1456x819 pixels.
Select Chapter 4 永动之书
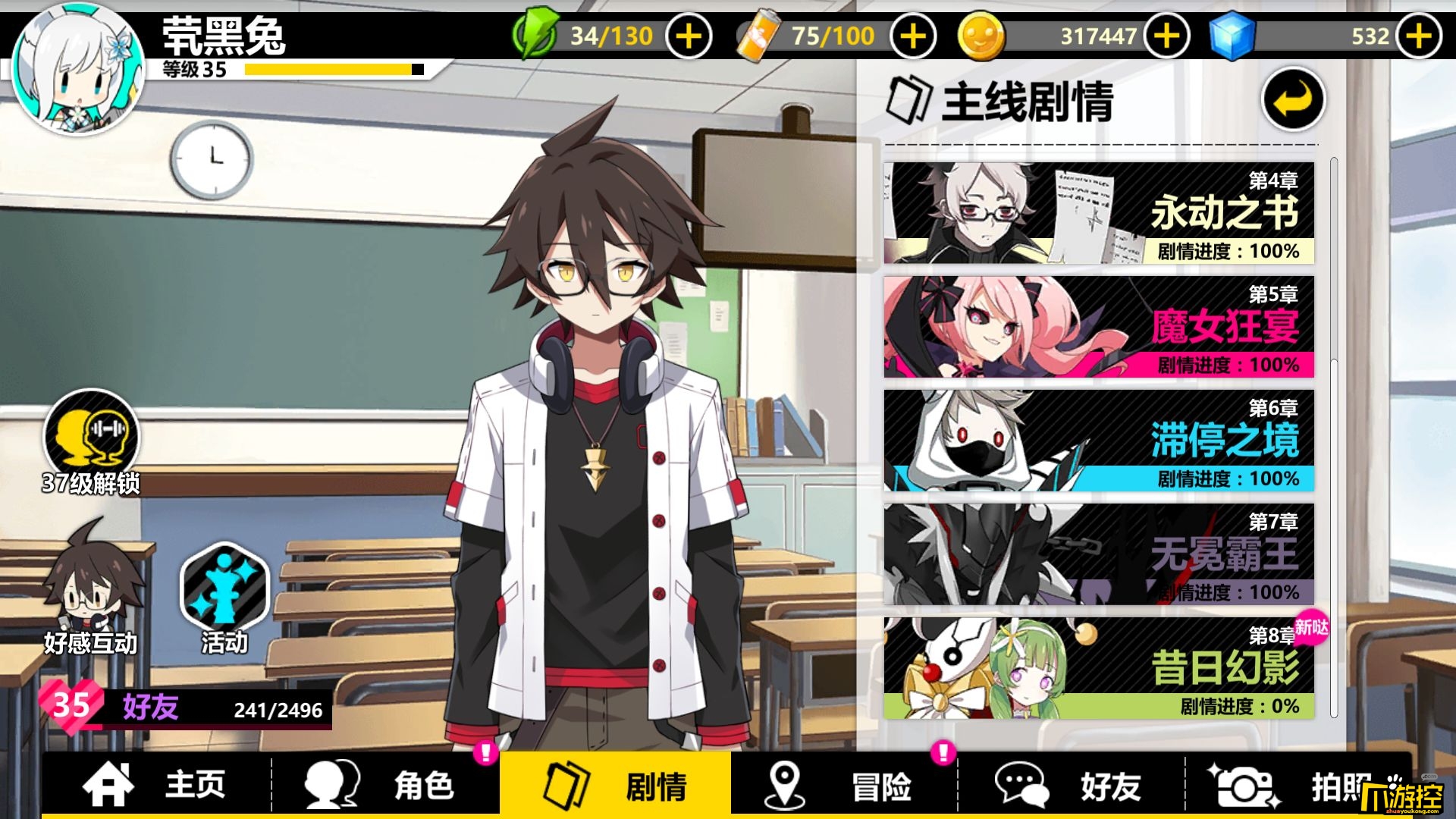1099,213
